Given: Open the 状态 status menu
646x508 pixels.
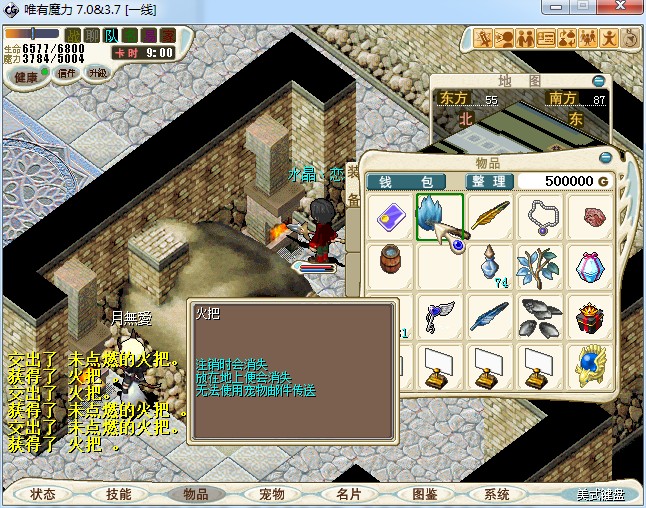Looking at the screenshot, I should point(43,494).
